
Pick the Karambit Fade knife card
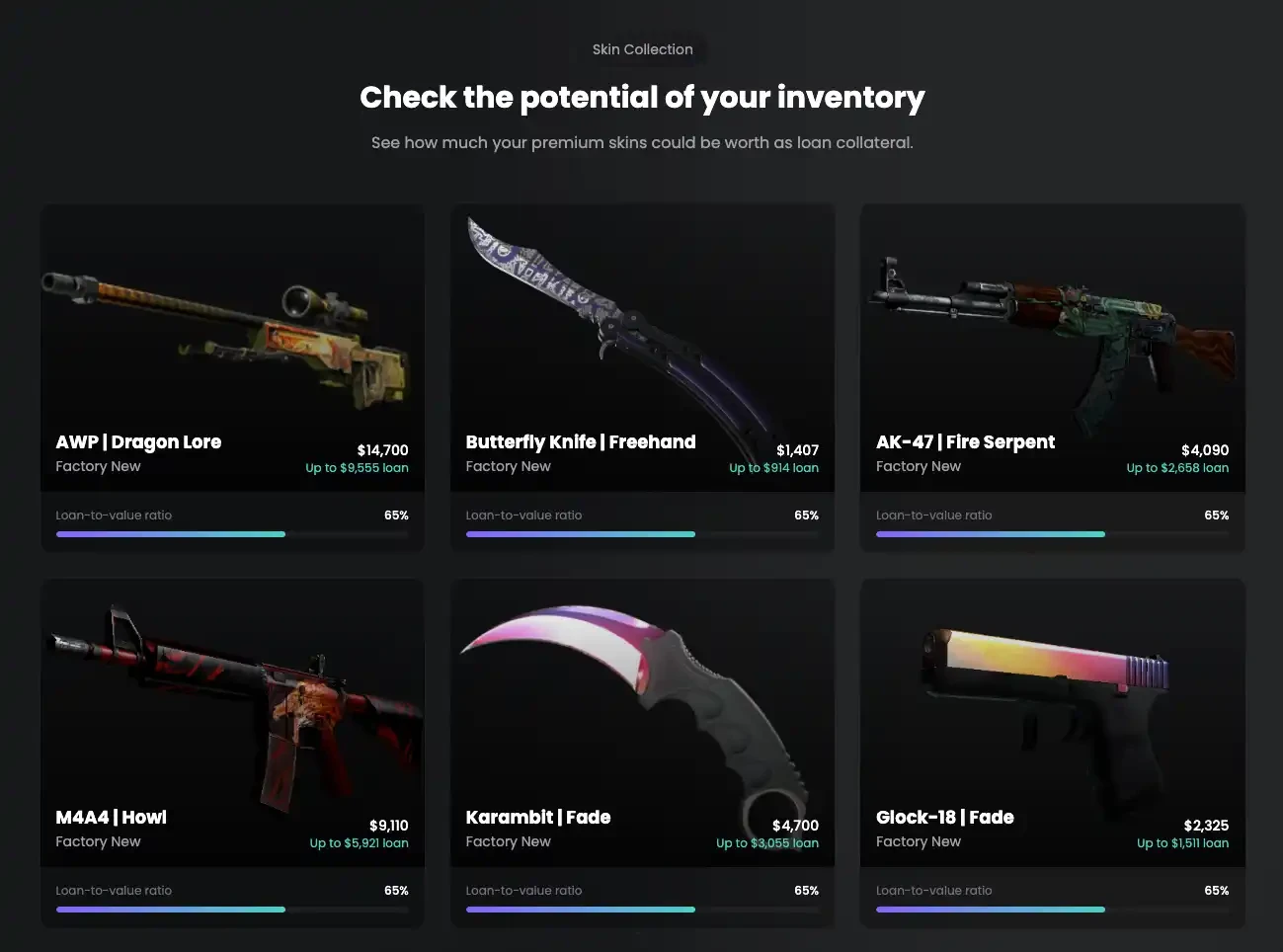642,752
